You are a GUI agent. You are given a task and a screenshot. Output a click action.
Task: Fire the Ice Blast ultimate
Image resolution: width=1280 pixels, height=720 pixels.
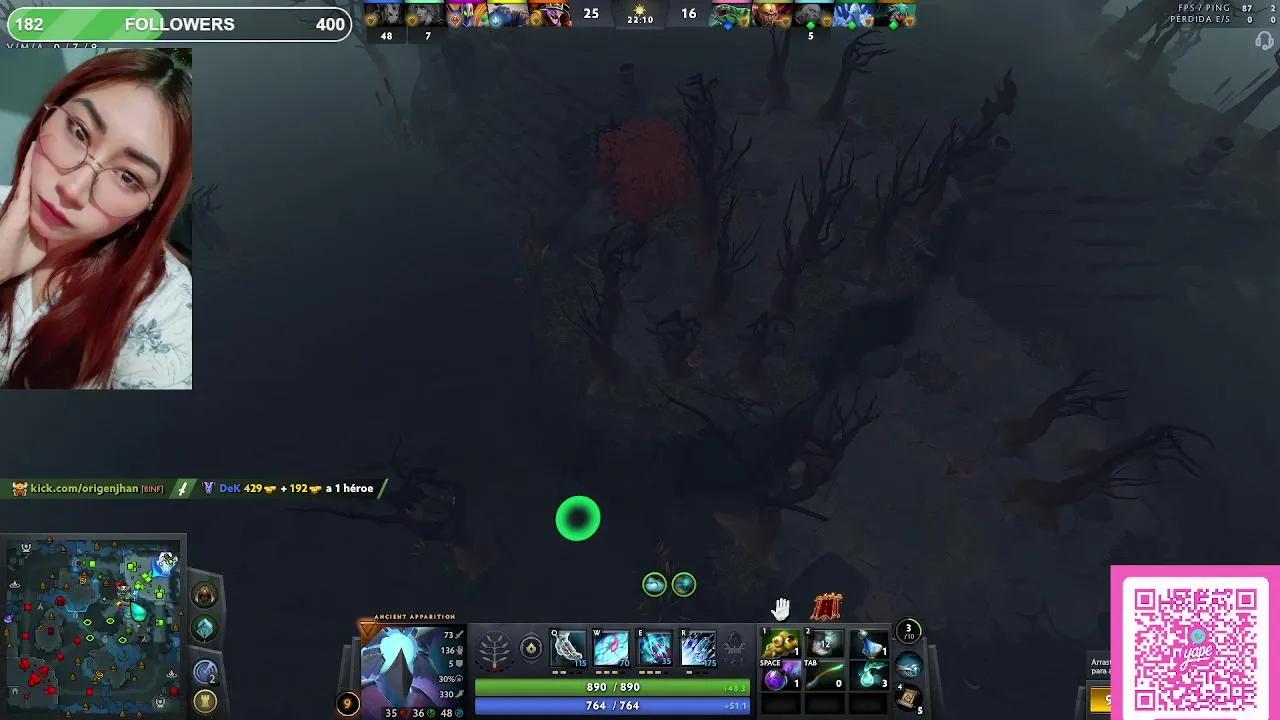[698, 649]
